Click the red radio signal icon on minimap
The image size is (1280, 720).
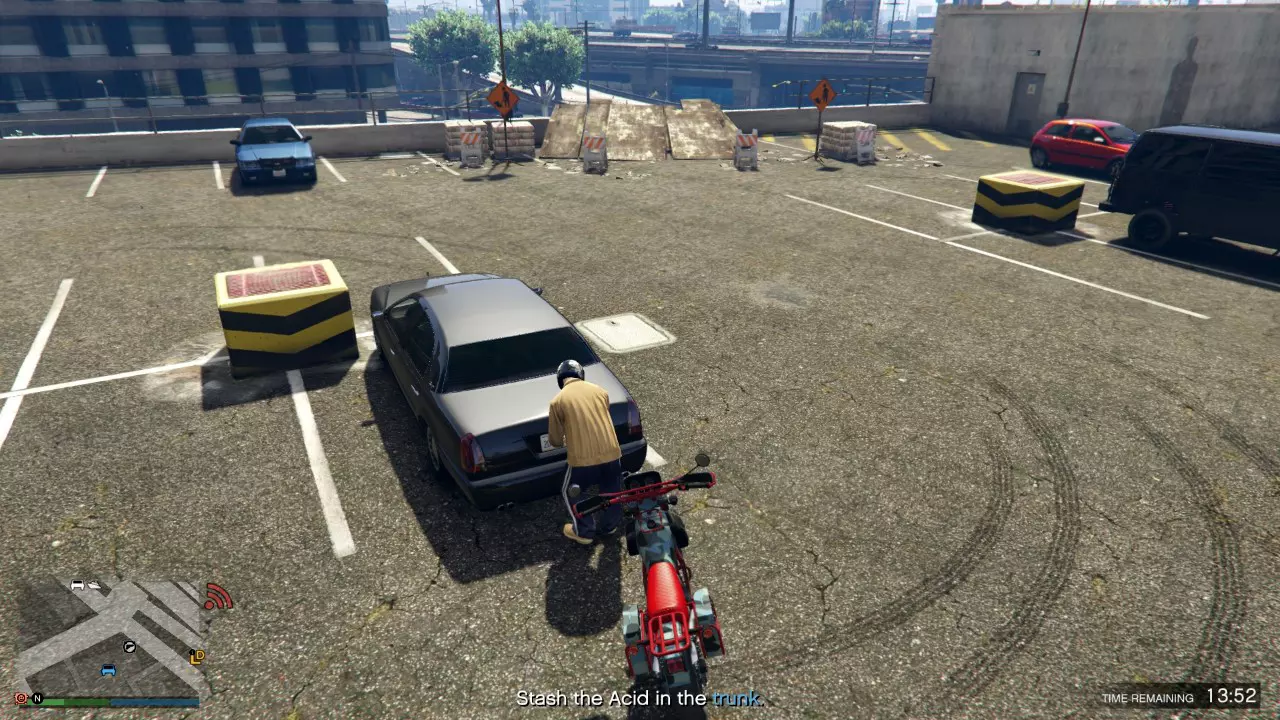pyautogui.click(x=219, y=597)
